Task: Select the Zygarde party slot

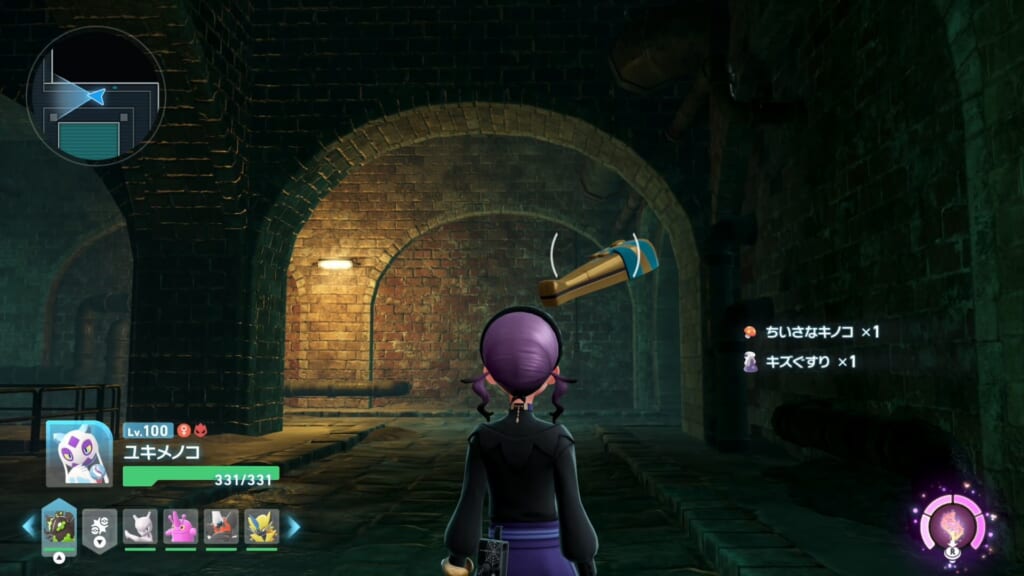Action: click(x=59, y=526)
